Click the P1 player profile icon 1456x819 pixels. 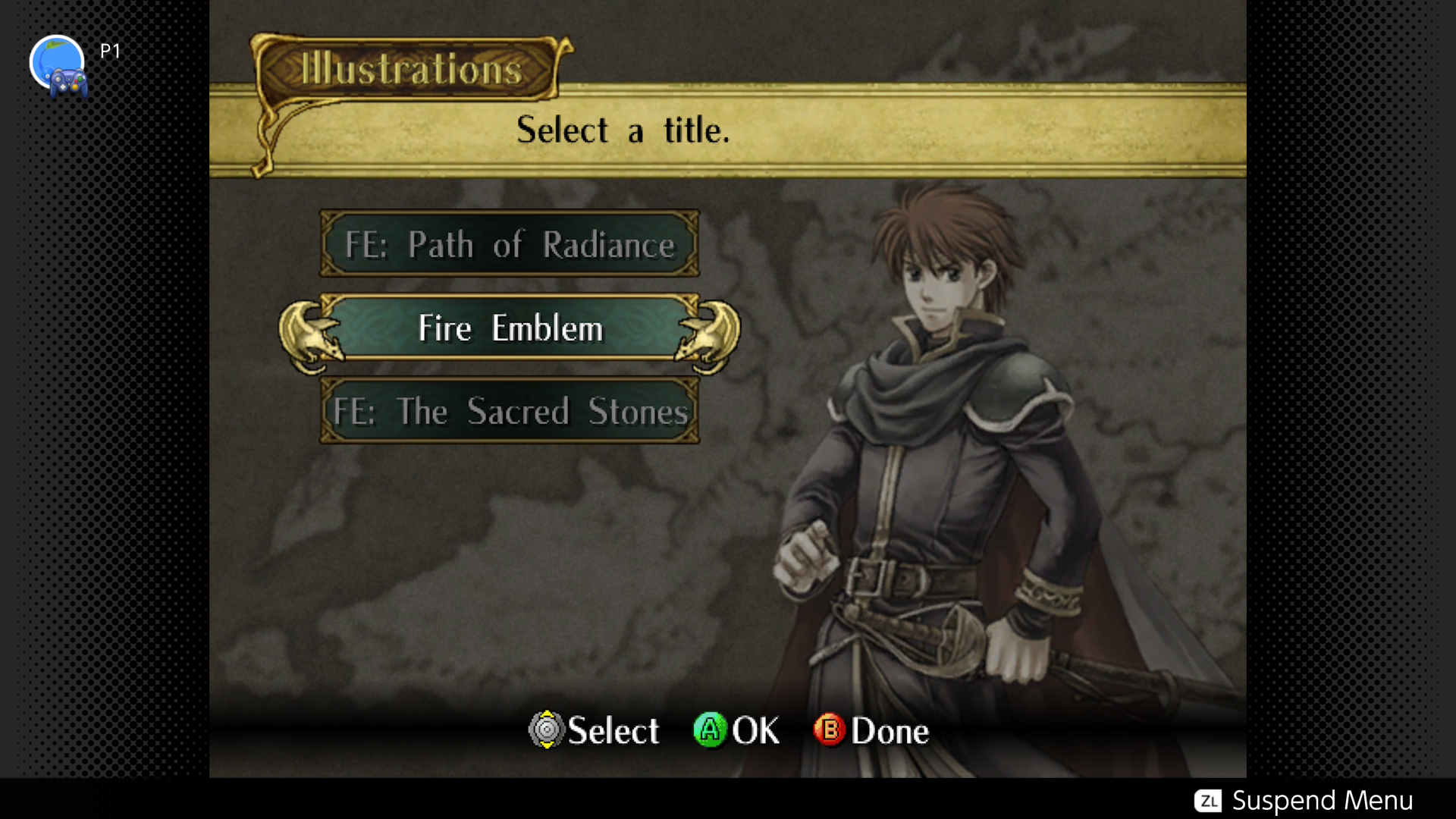[58, 65]
